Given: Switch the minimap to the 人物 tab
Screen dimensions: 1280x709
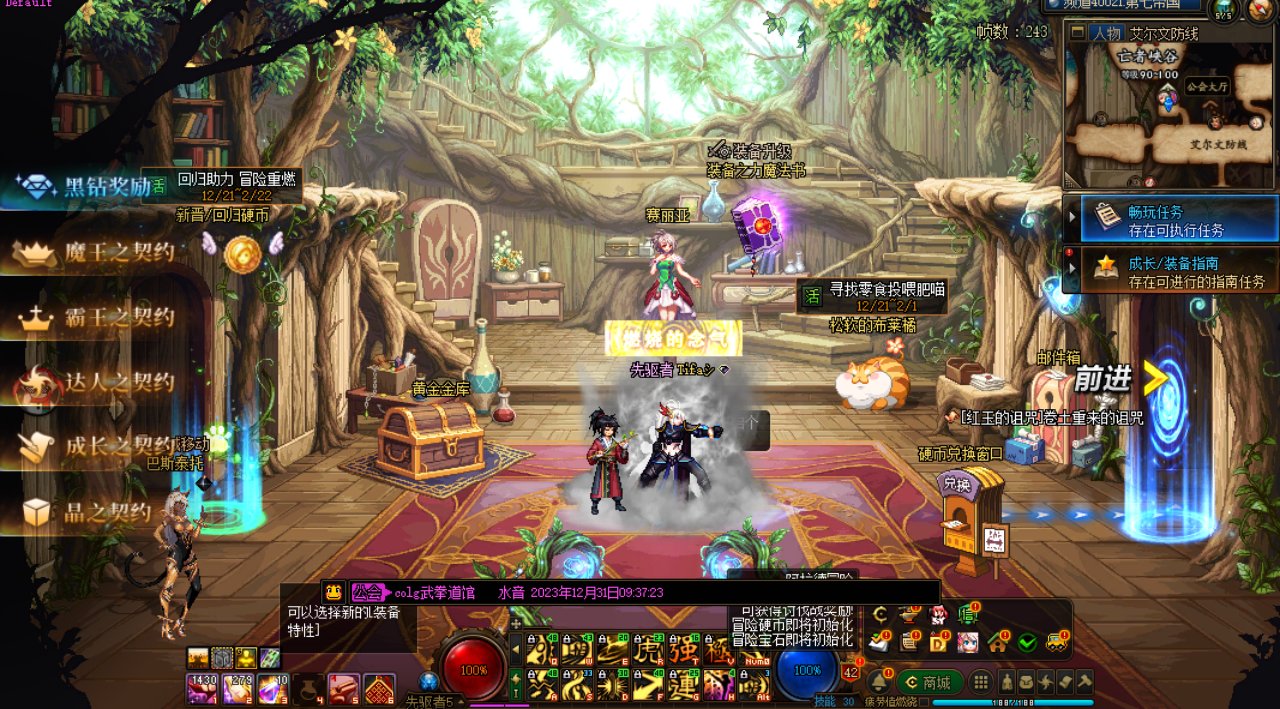Looking at the screenshot, I should point(1106,33).
